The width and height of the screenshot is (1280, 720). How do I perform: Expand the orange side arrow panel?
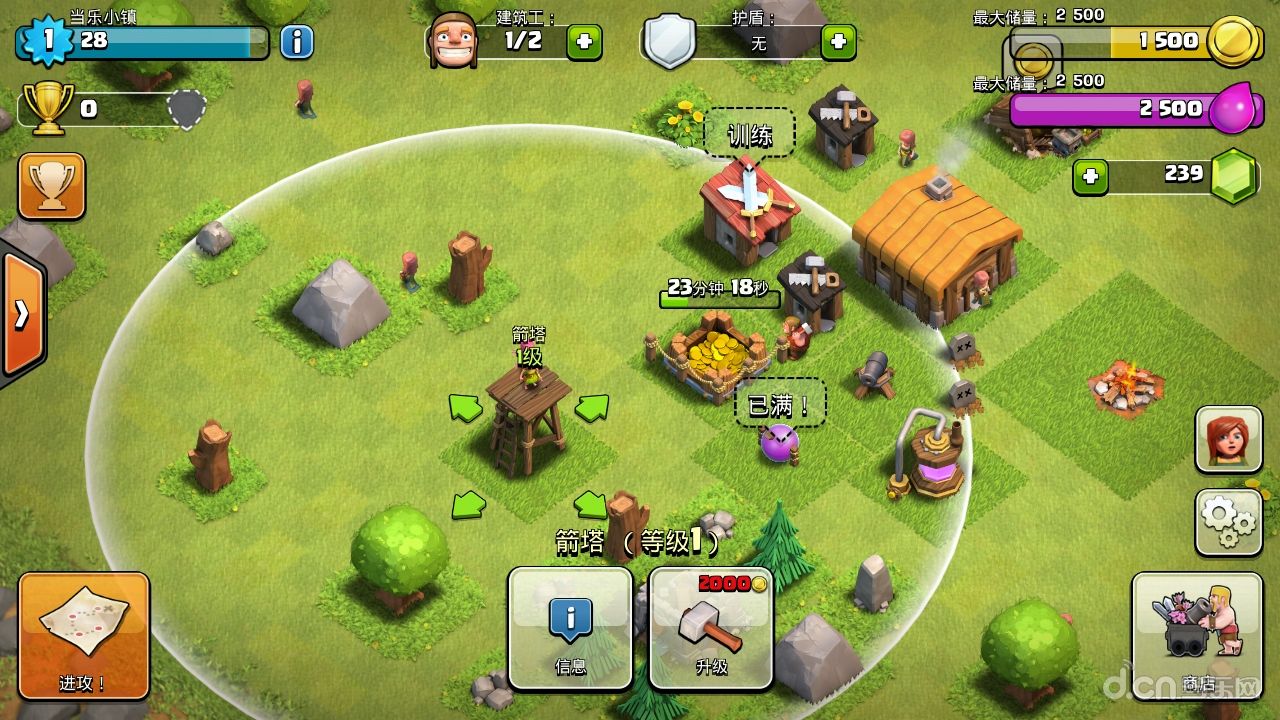click(x=22, y=315)
